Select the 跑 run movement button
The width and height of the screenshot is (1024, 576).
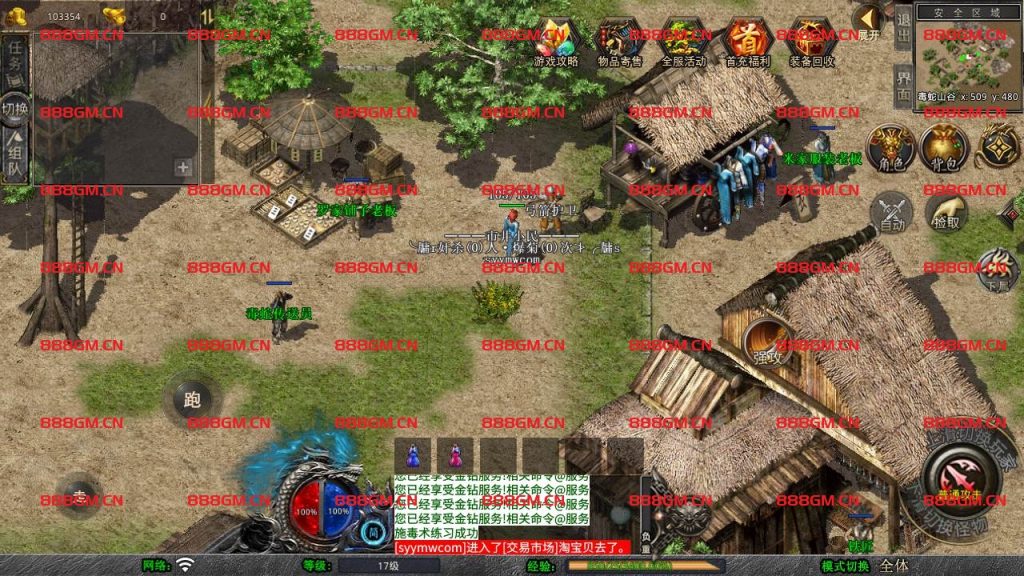(x=191, y=400)
